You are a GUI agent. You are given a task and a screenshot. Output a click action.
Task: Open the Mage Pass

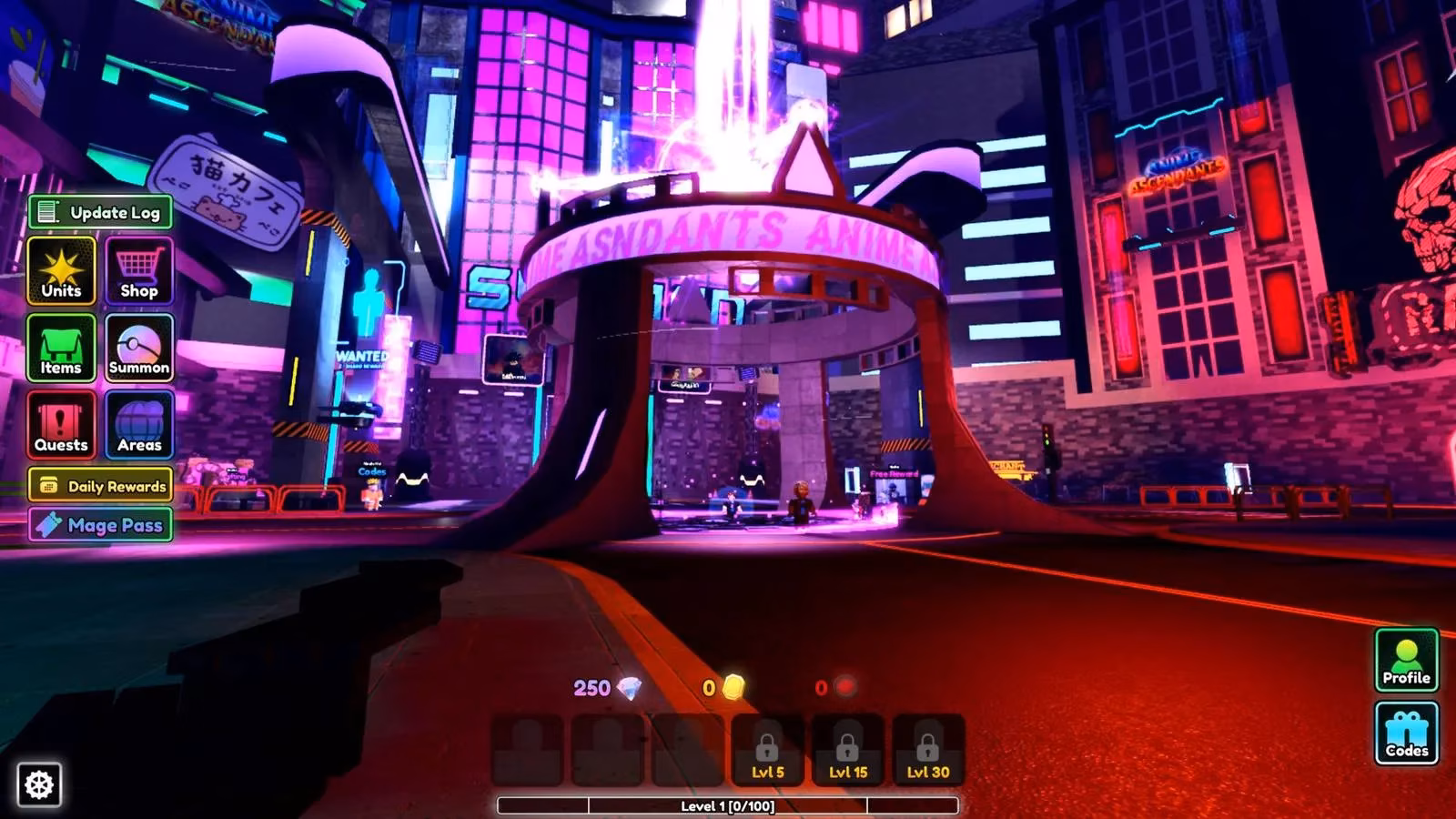pyautogui.click(x=101, y=525)
